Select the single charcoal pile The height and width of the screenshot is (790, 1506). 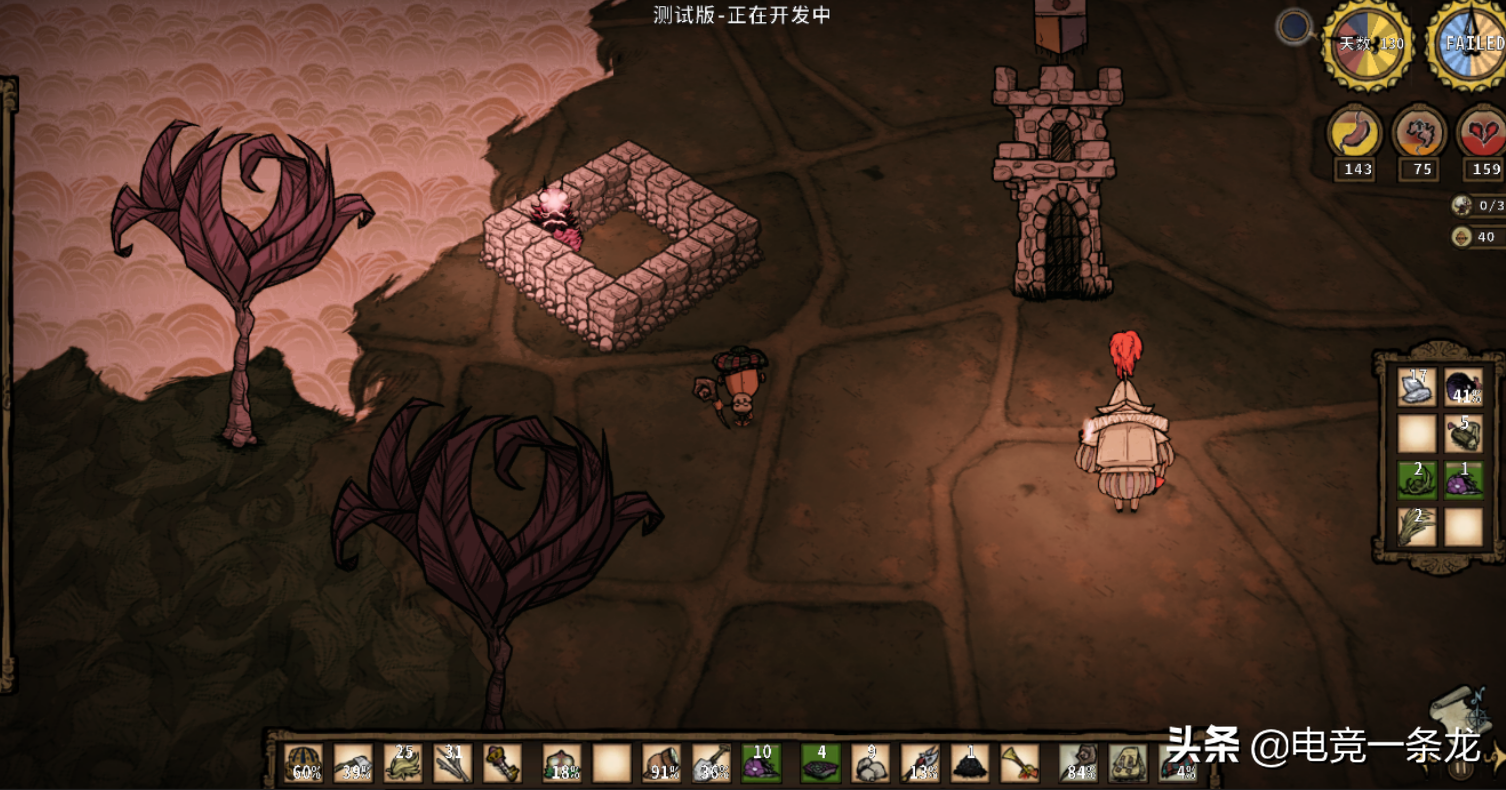tap(970, 763)
